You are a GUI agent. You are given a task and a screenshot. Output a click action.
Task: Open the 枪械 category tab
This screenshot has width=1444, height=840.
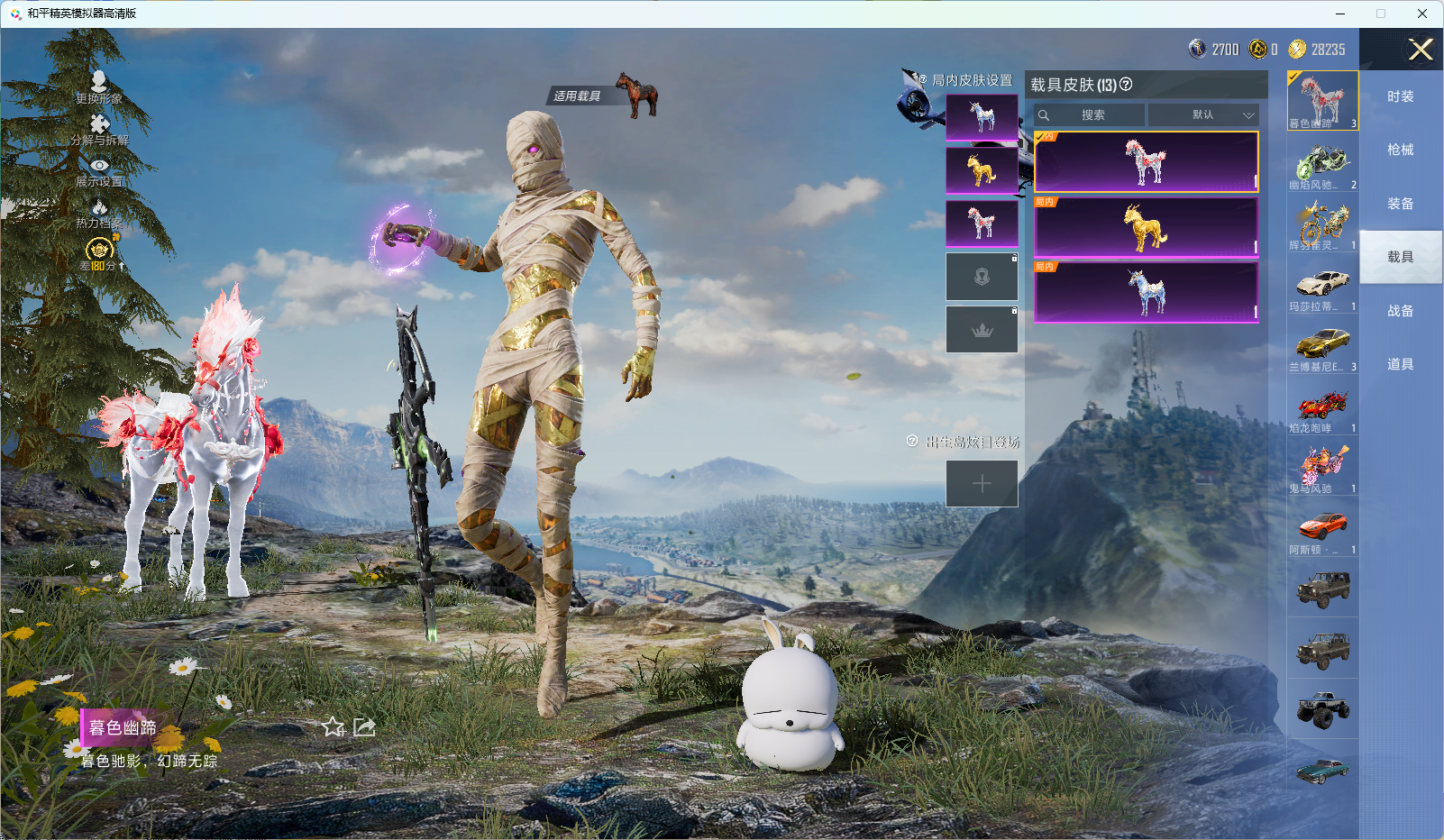pyautogui.click(x=1400, y=150)
